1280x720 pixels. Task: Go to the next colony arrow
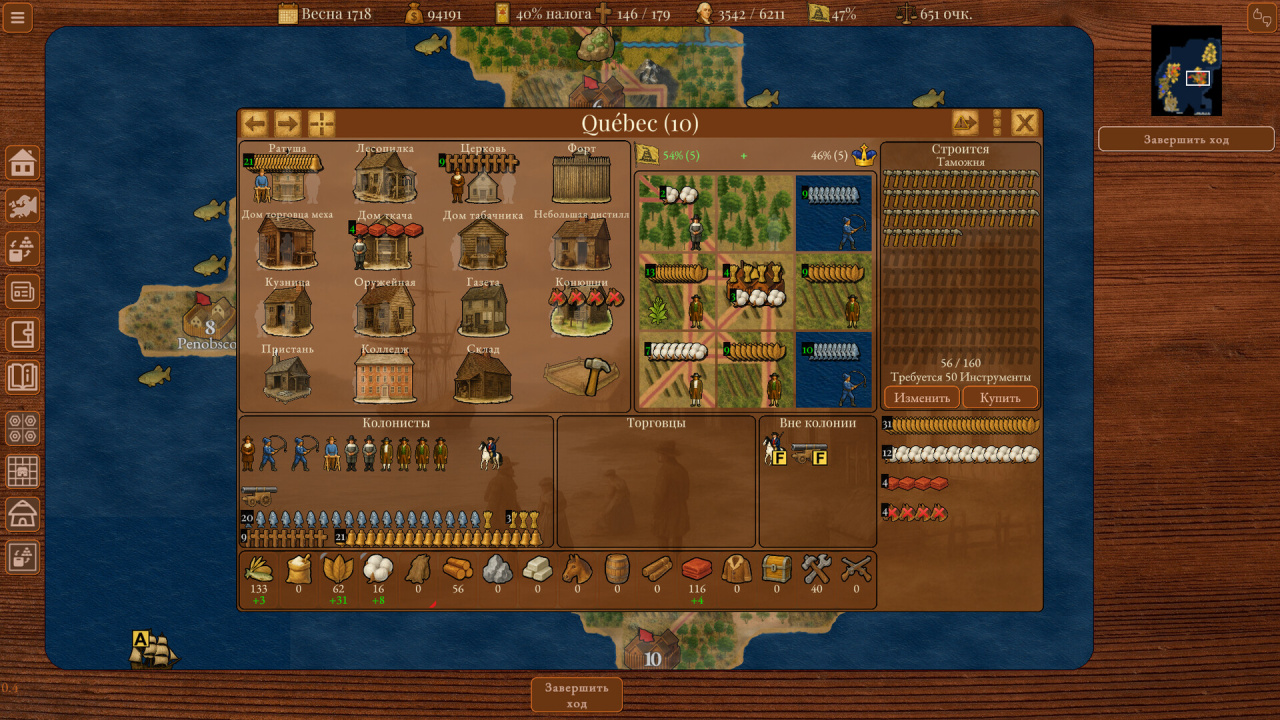click(288, 123)
